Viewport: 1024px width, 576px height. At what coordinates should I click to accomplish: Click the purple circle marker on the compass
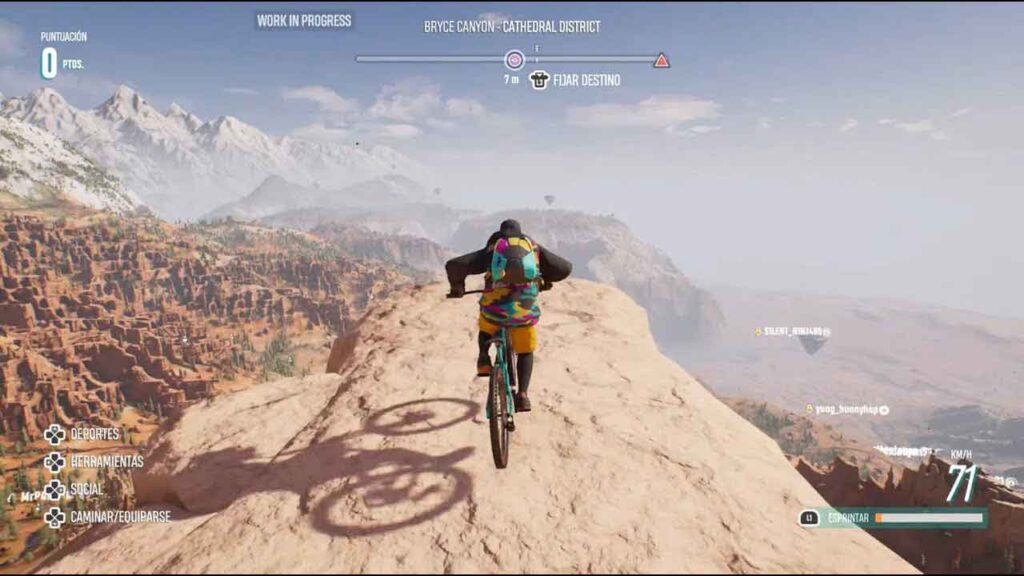coord(514,60)
